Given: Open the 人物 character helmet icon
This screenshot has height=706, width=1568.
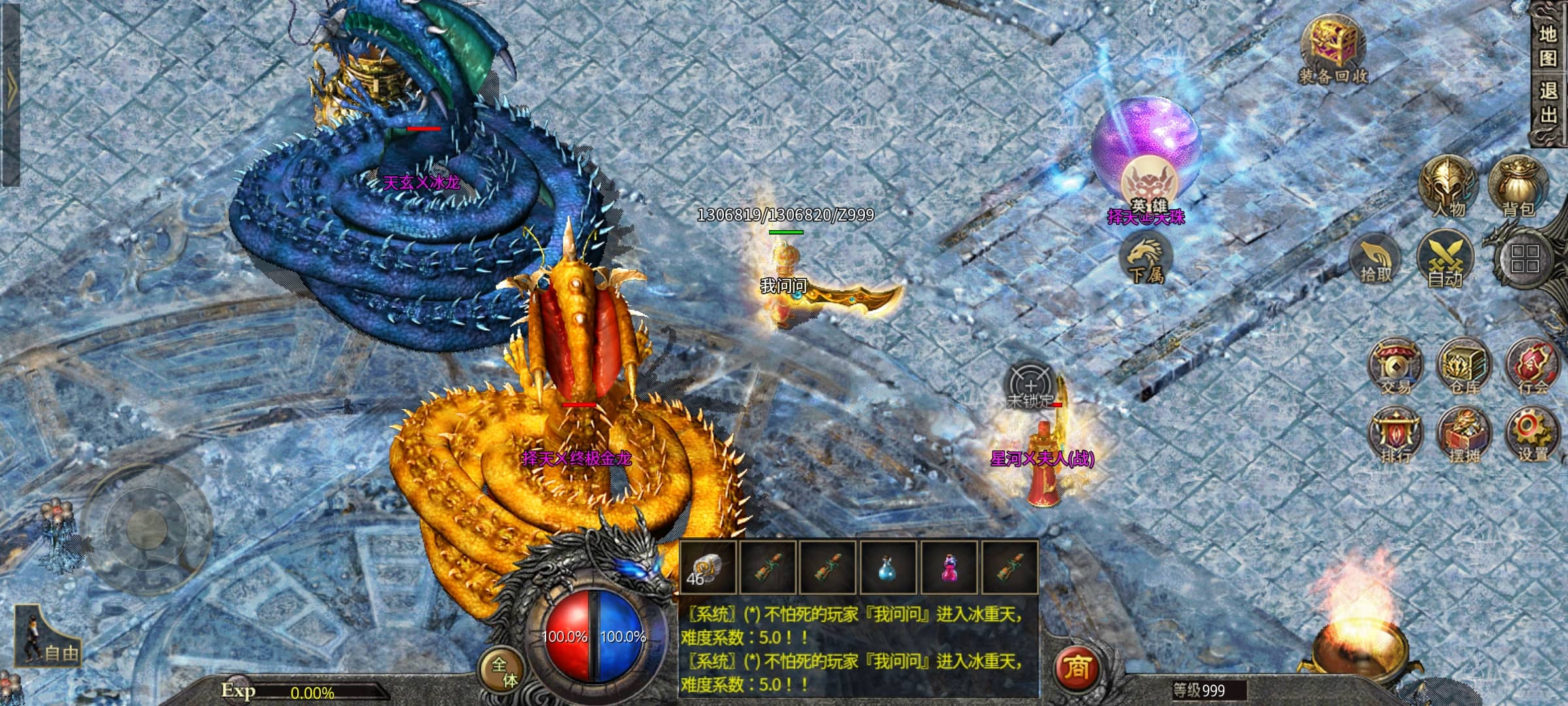Looking at the screenshot, I should 1448,188.
